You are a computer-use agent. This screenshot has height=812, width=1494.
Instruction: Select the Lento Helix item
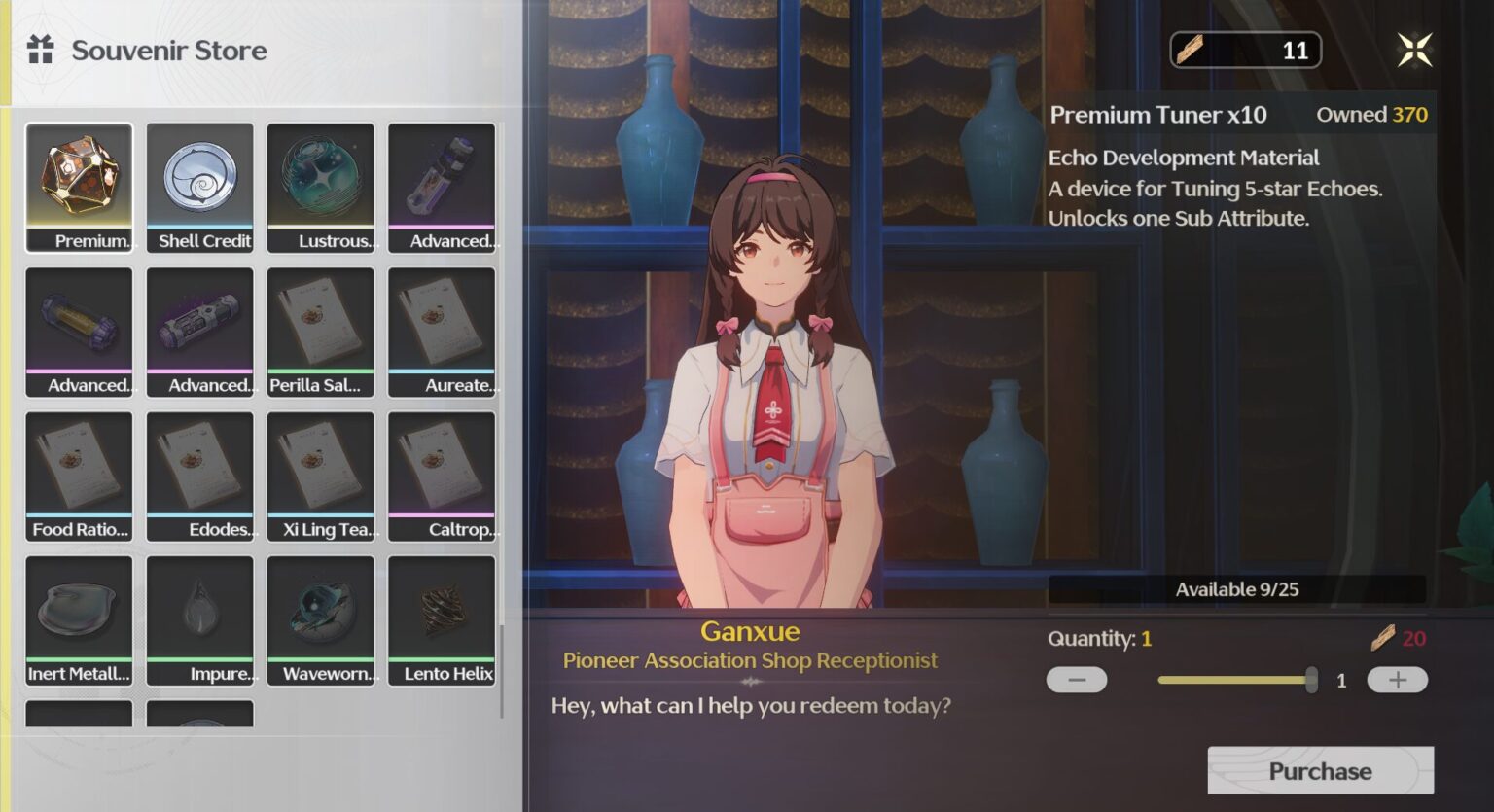[442, 619]
